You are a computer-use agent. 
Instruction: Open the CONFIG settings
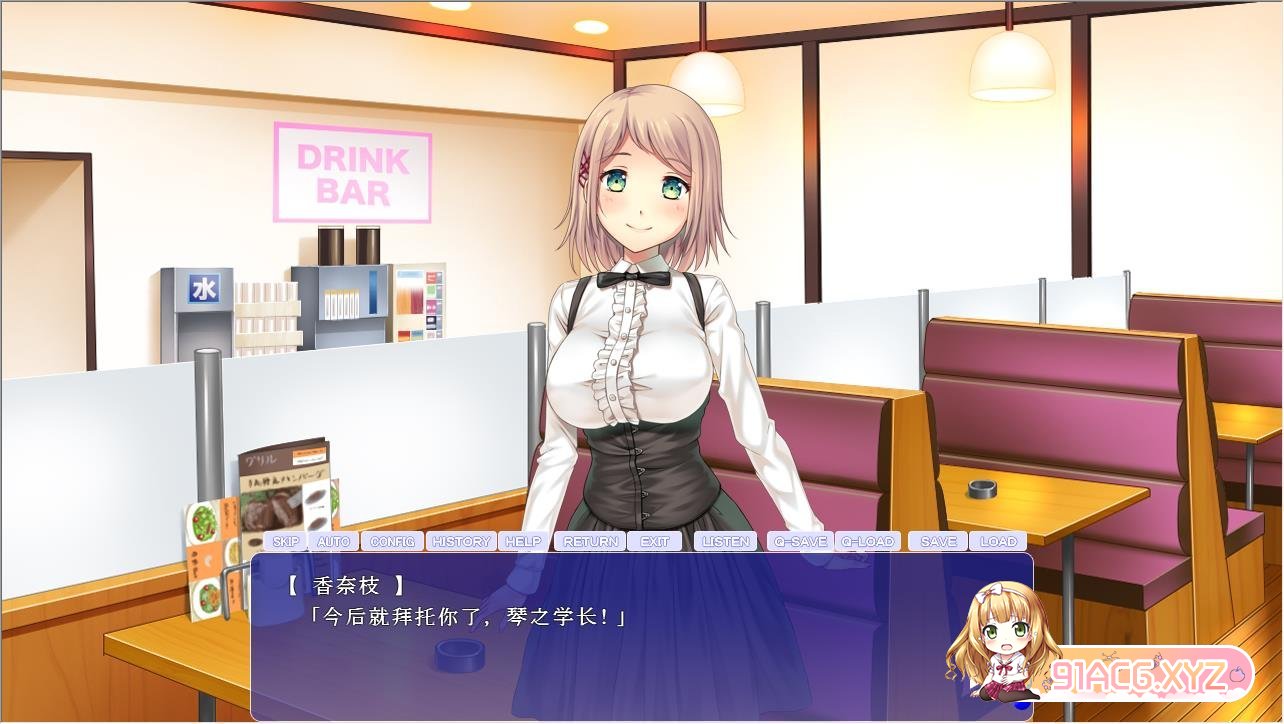[x=392, y=541]
